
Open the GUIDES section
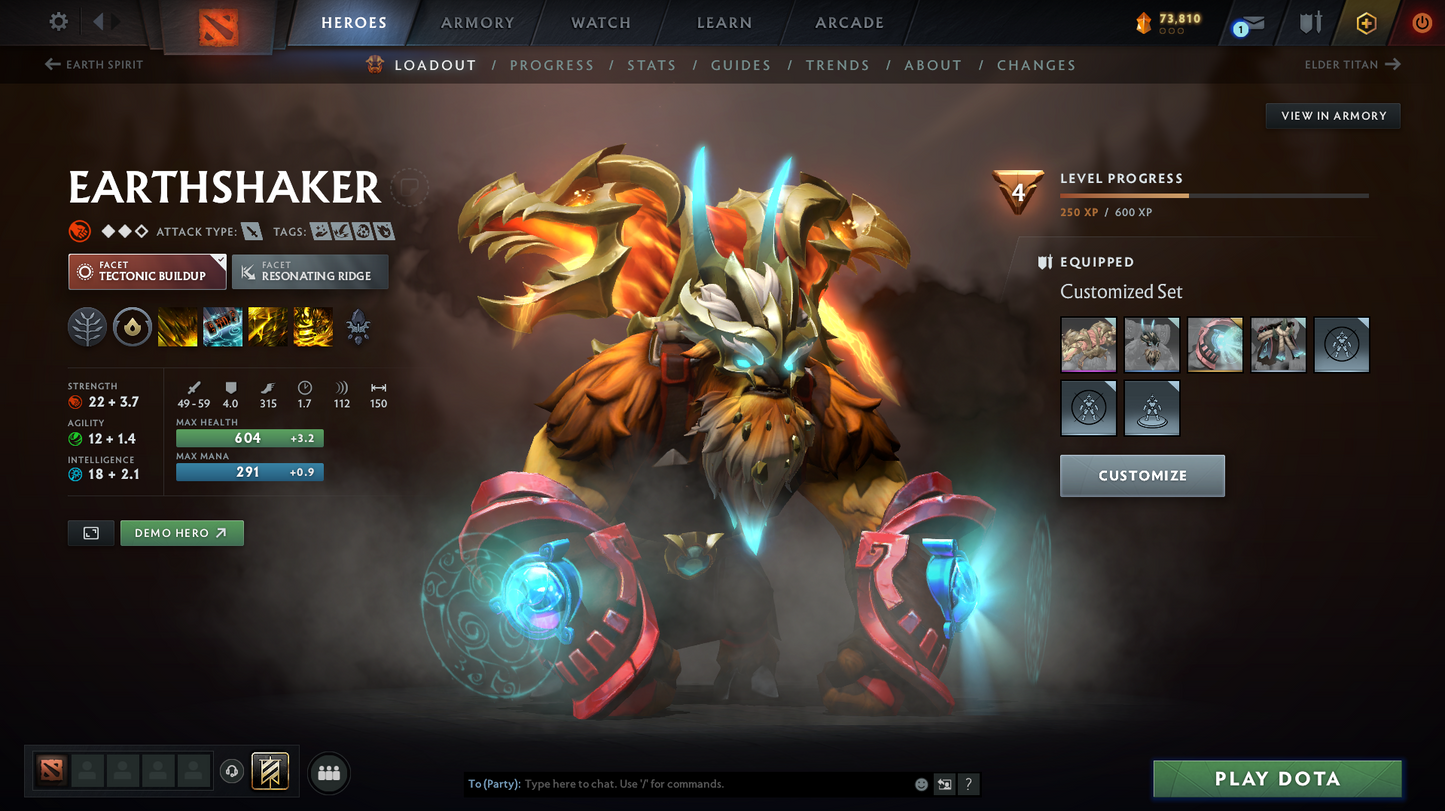[x=741, y=65]
